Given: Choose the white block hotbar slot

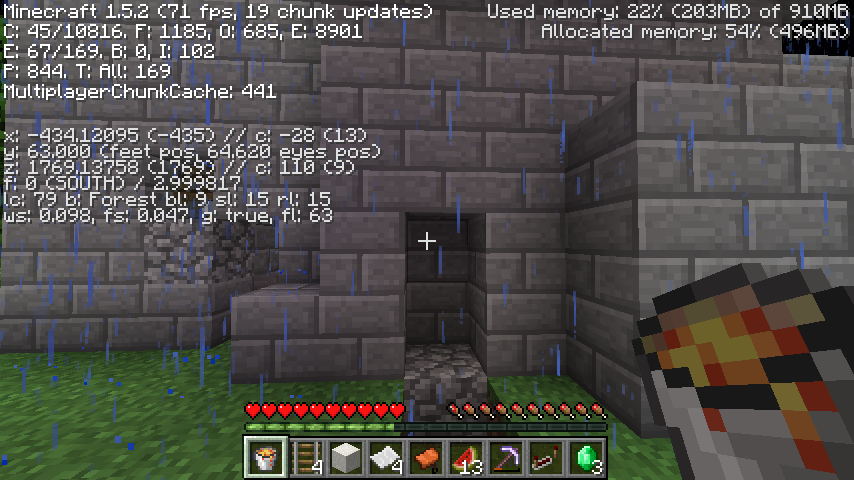Looking at the screenshot, I should point(345,457).
